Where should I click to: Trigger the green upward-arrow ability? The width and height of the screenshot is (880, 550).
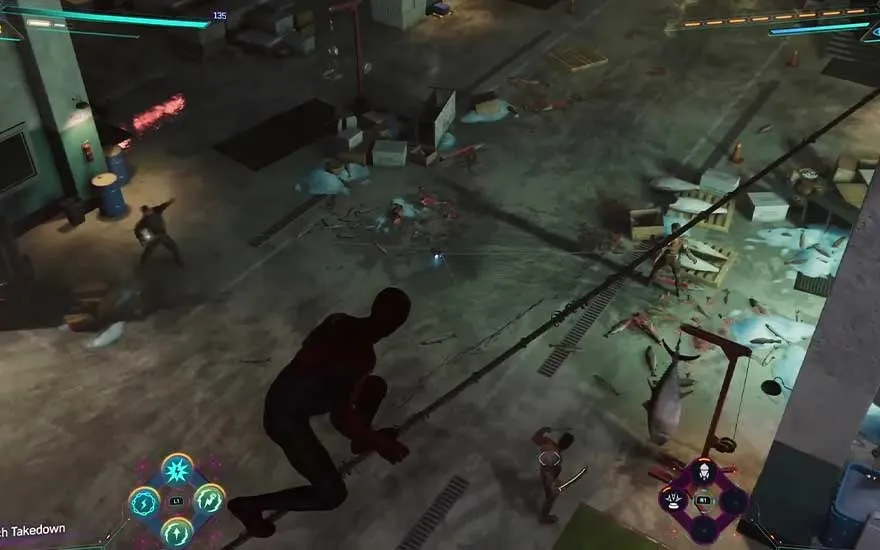pos(177,530)
